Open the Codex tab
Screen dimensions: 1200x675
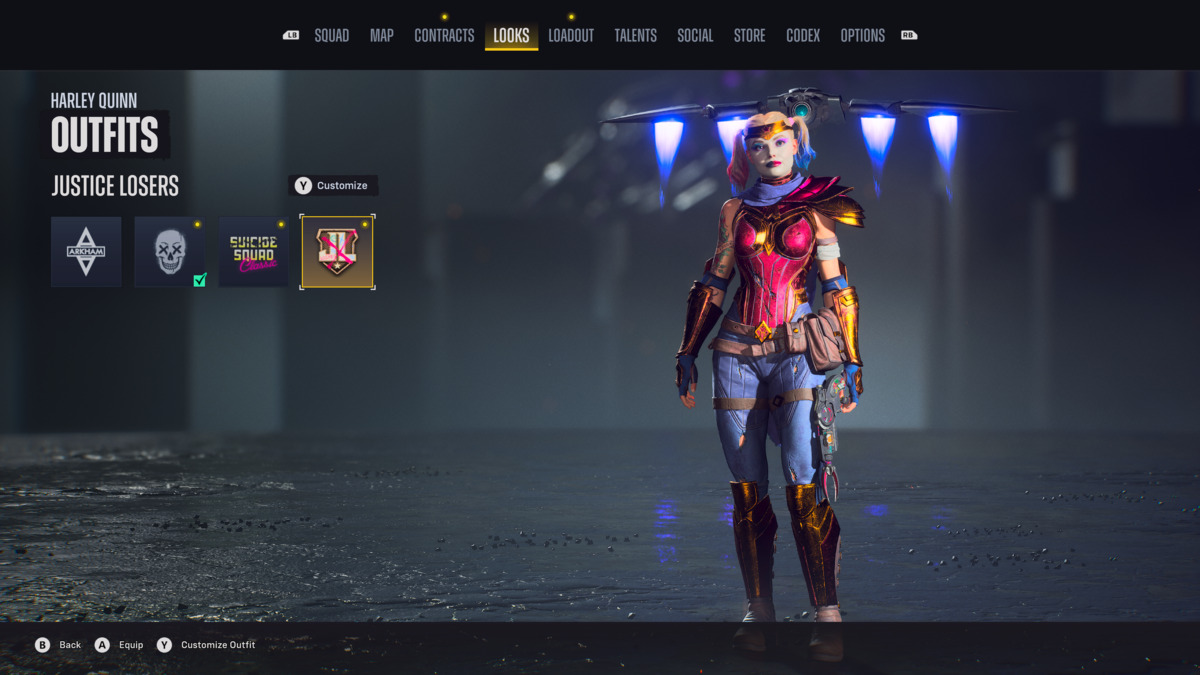803,36
